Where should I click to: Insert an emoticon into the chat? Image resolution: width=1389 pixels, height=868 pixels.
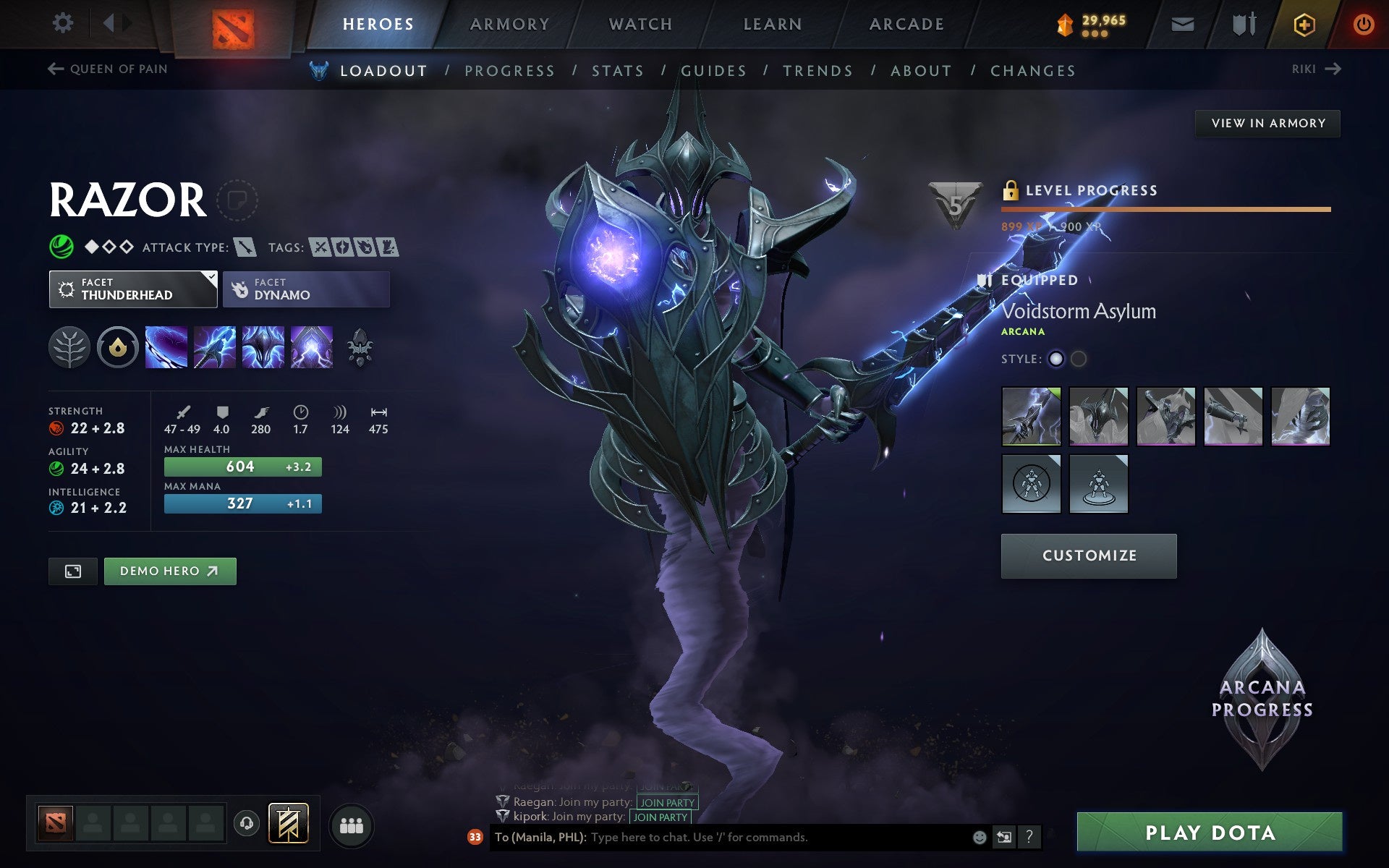(981, 837)
